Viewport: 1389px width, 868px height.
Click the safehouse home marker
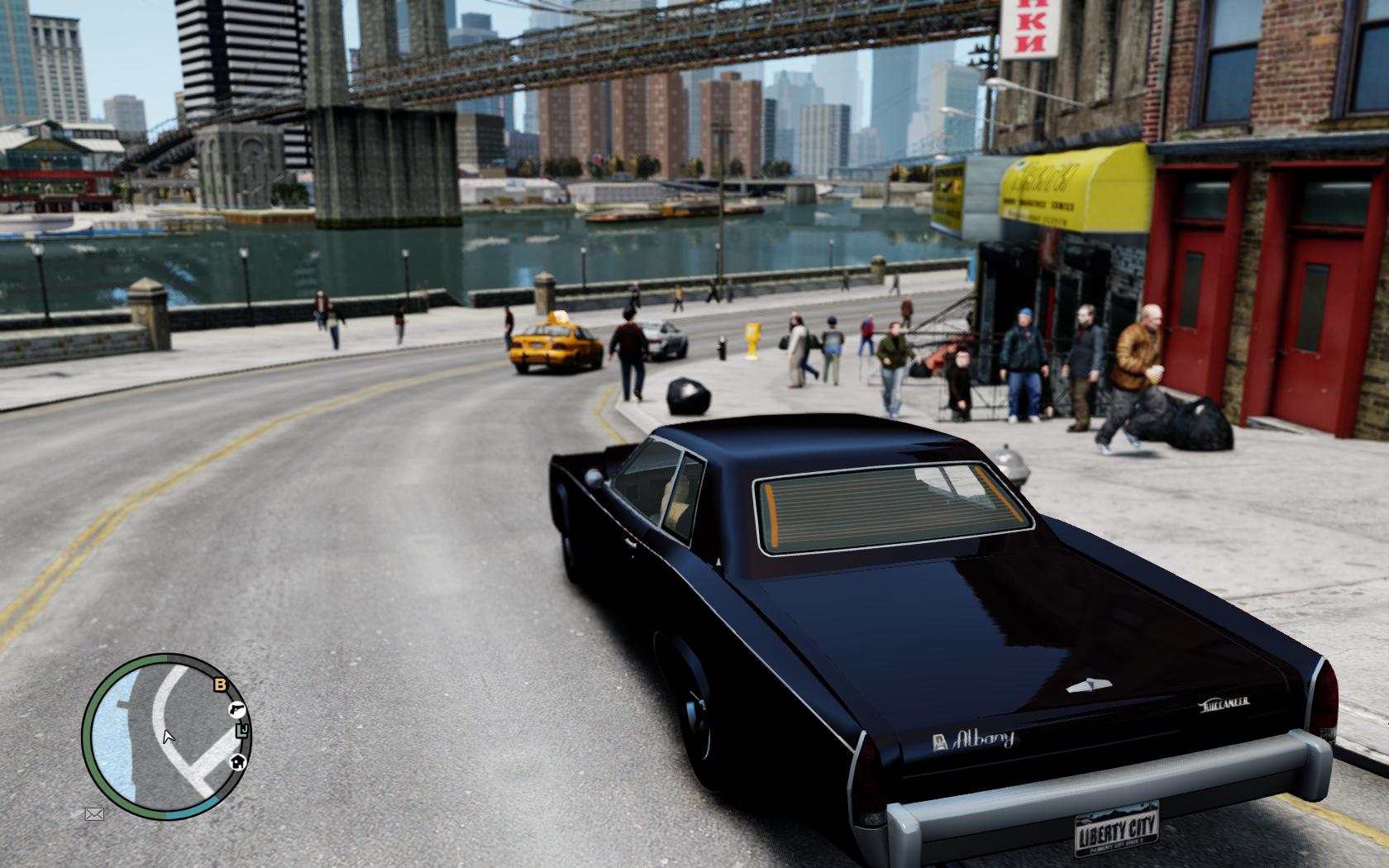[238, 761]
